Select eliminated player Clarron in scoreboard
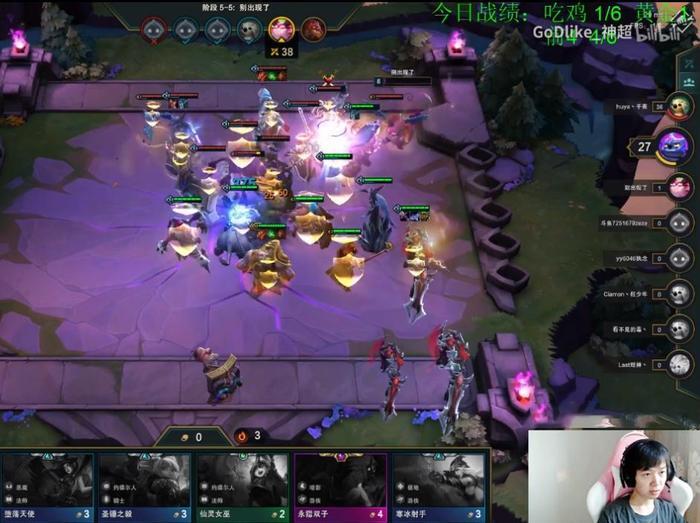The image size is (700, 523). click(x=680, y=294)
